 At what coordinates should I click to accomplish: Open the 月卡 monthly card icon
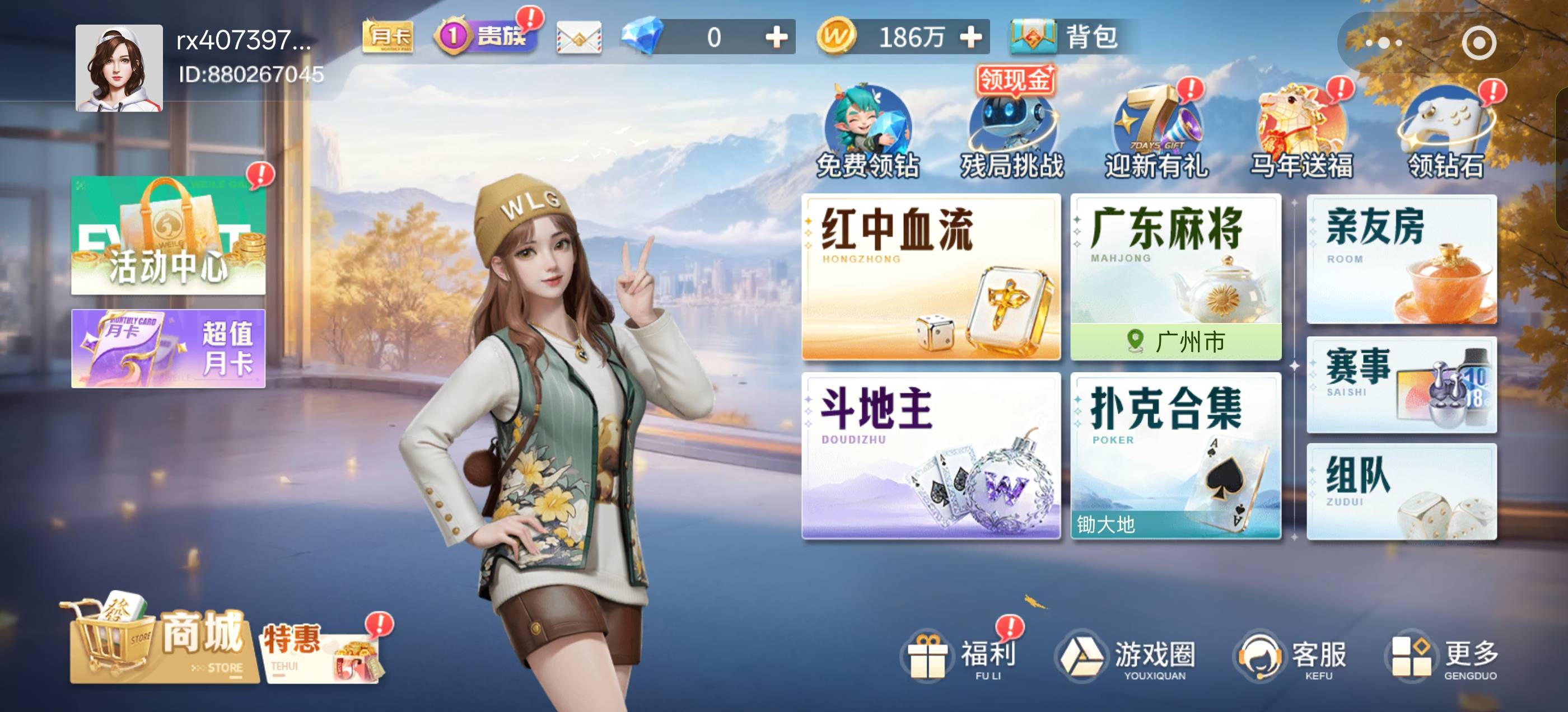point(387,38)
